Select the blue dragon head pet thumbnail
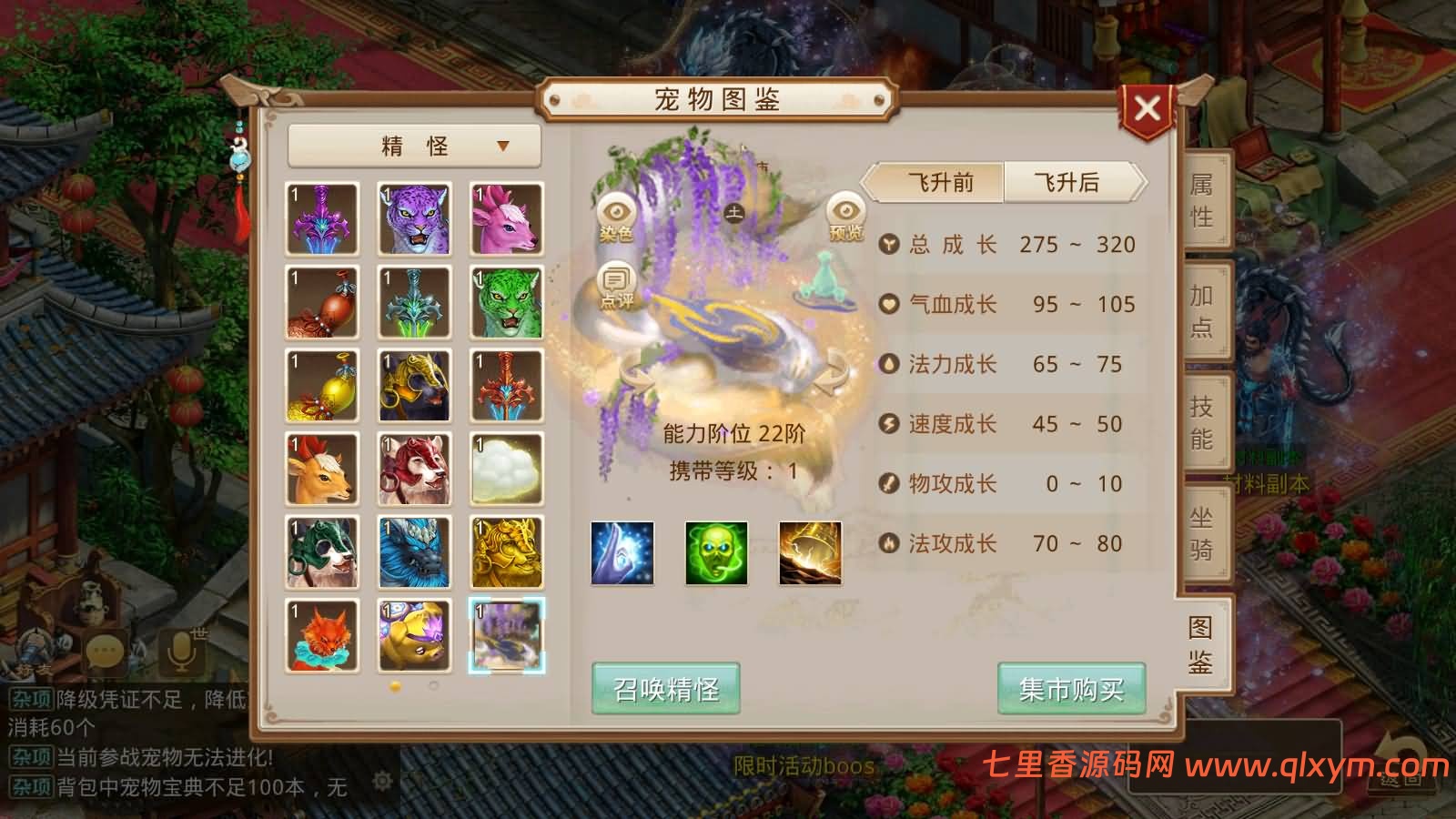This screenshot has width=1456, height=819. tap(414, 552)
